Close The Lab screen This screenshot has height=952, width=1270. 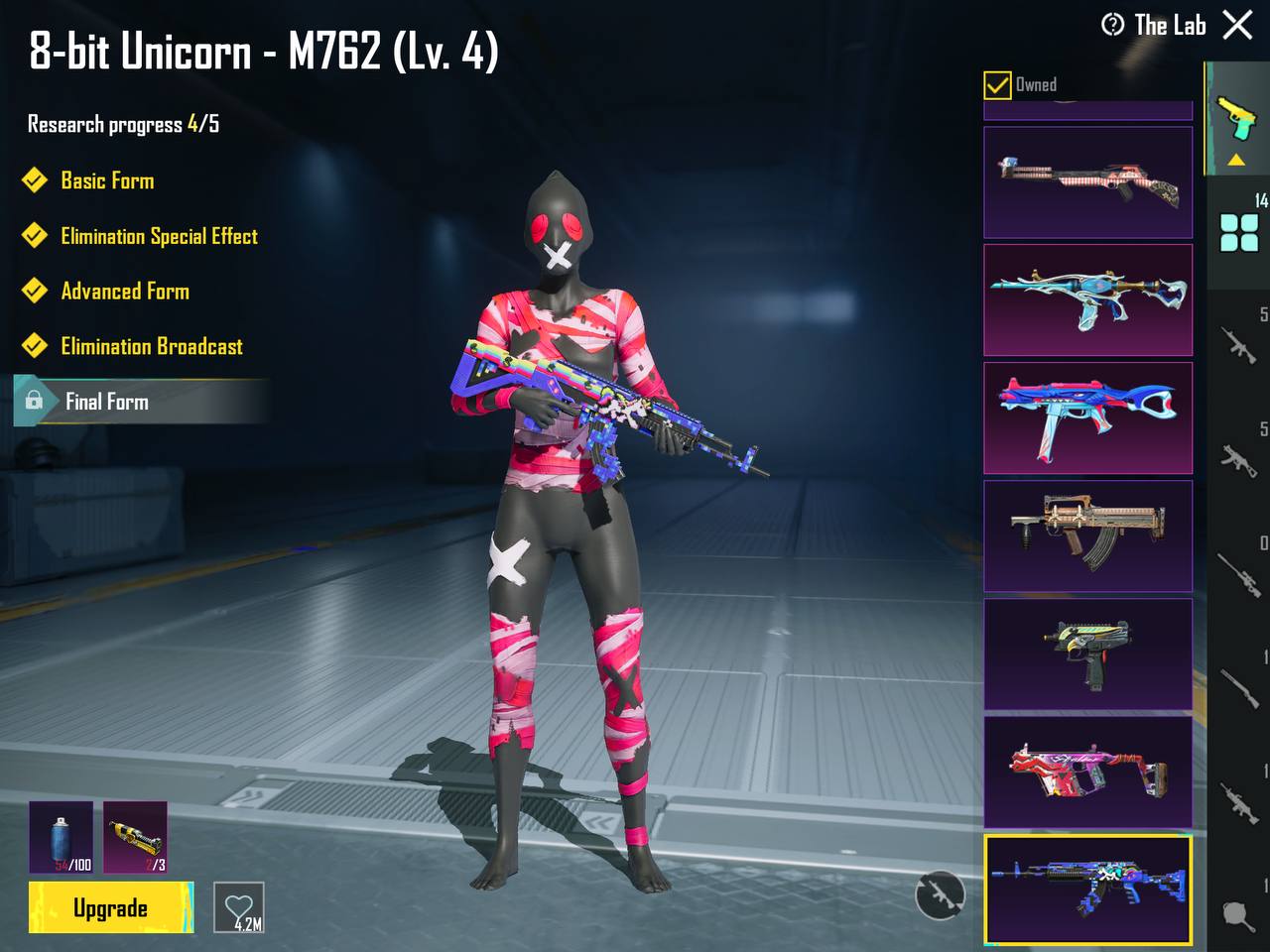1237,25
